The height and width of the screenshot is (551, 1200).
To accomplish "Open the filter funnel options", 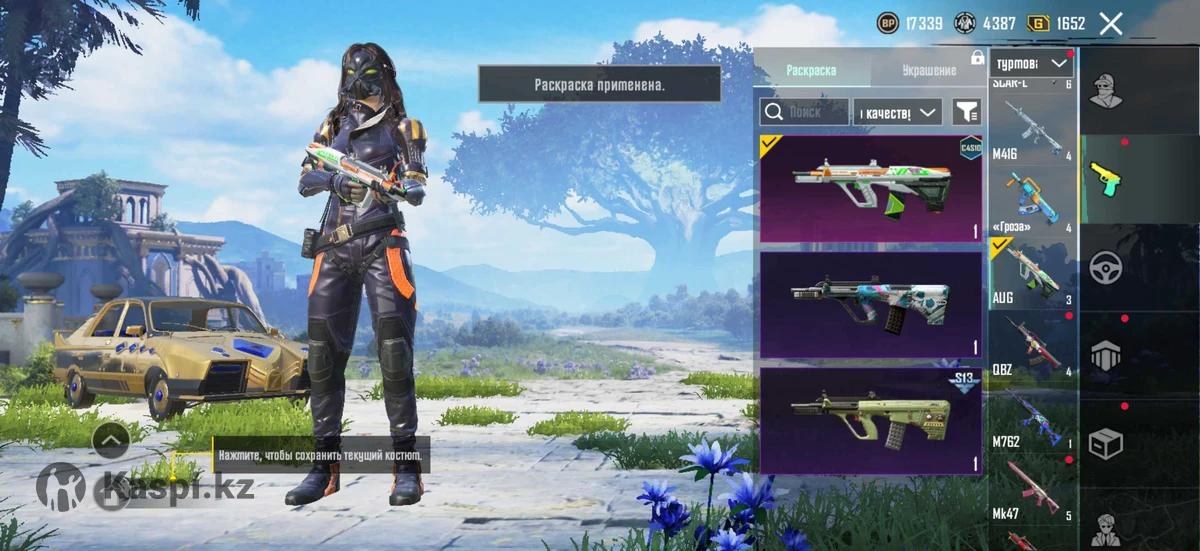I will (x=966, y=112).
